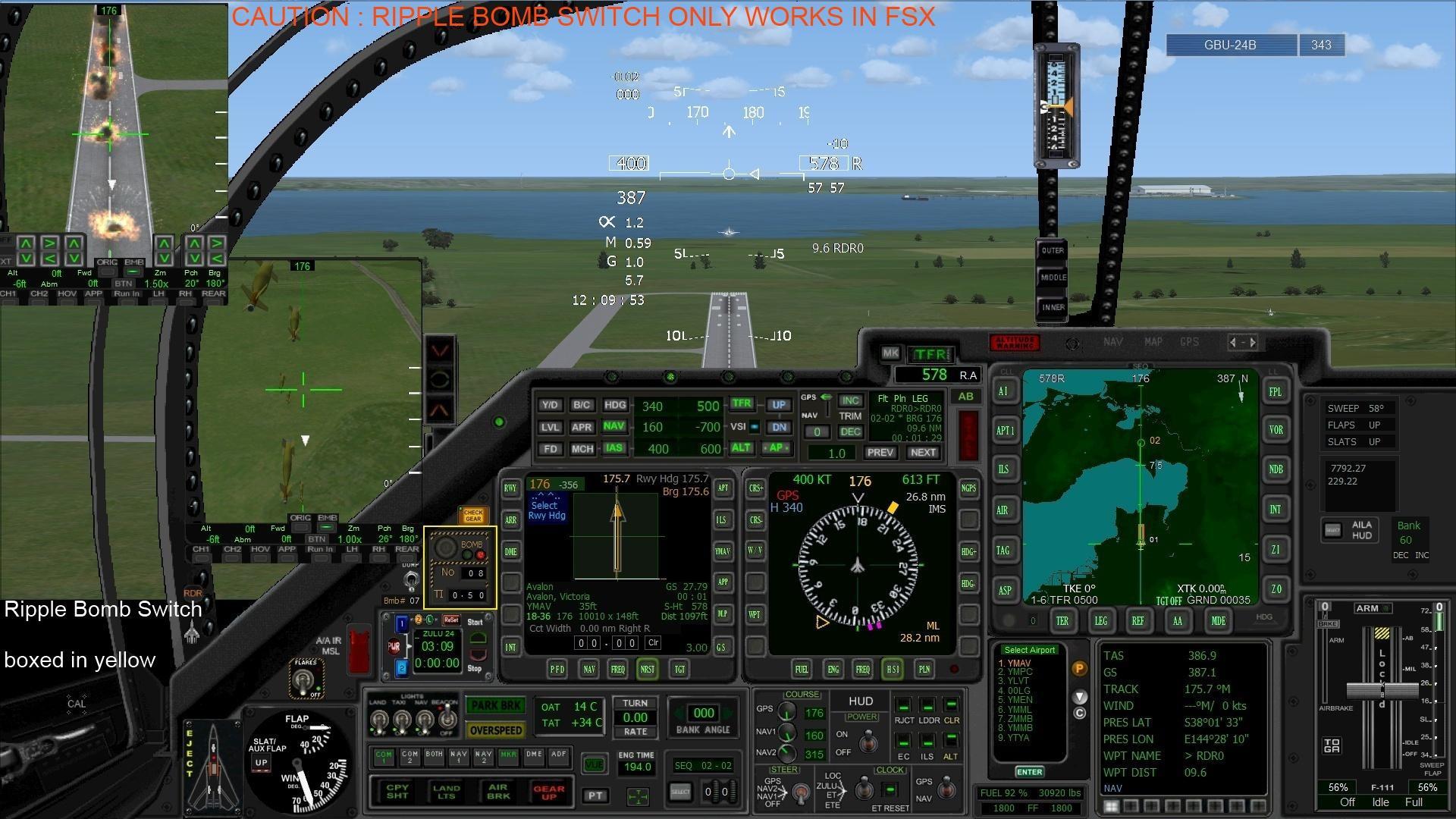Flip the BEACON lights switch
This screenshot has width=1456, height=819.
pos(447,719)
